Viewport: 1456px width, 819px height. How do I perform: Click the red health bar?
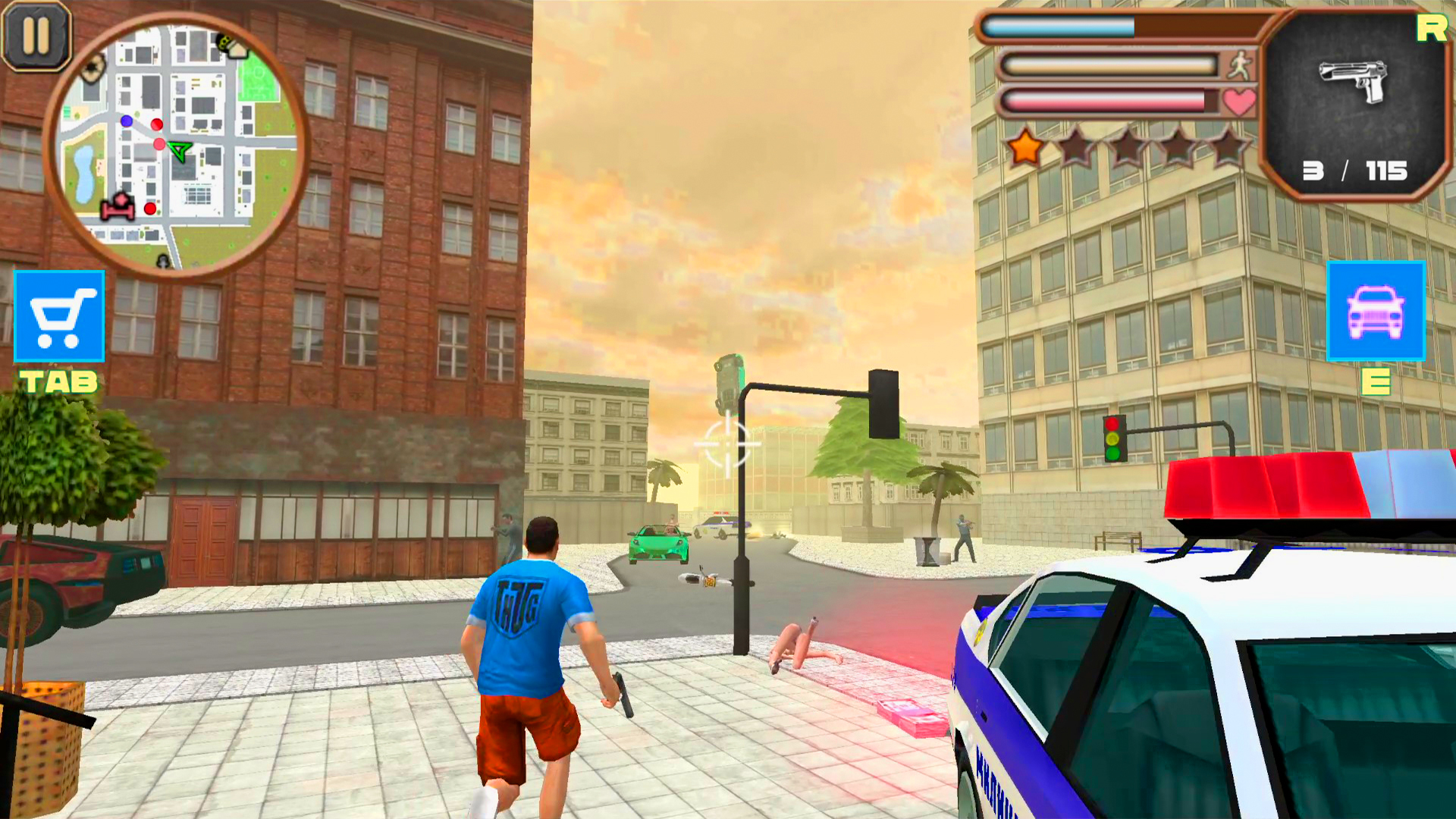click(x=1103, y=101)
